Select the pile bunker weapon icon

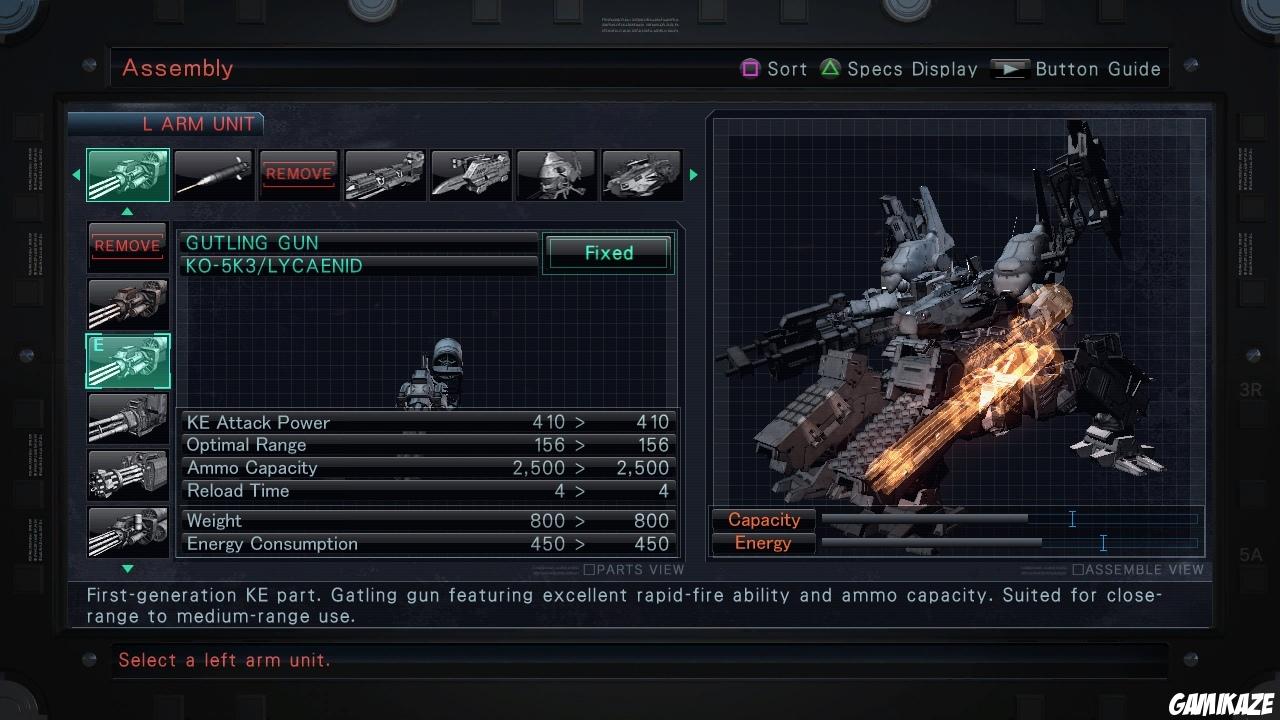point(213,174)
